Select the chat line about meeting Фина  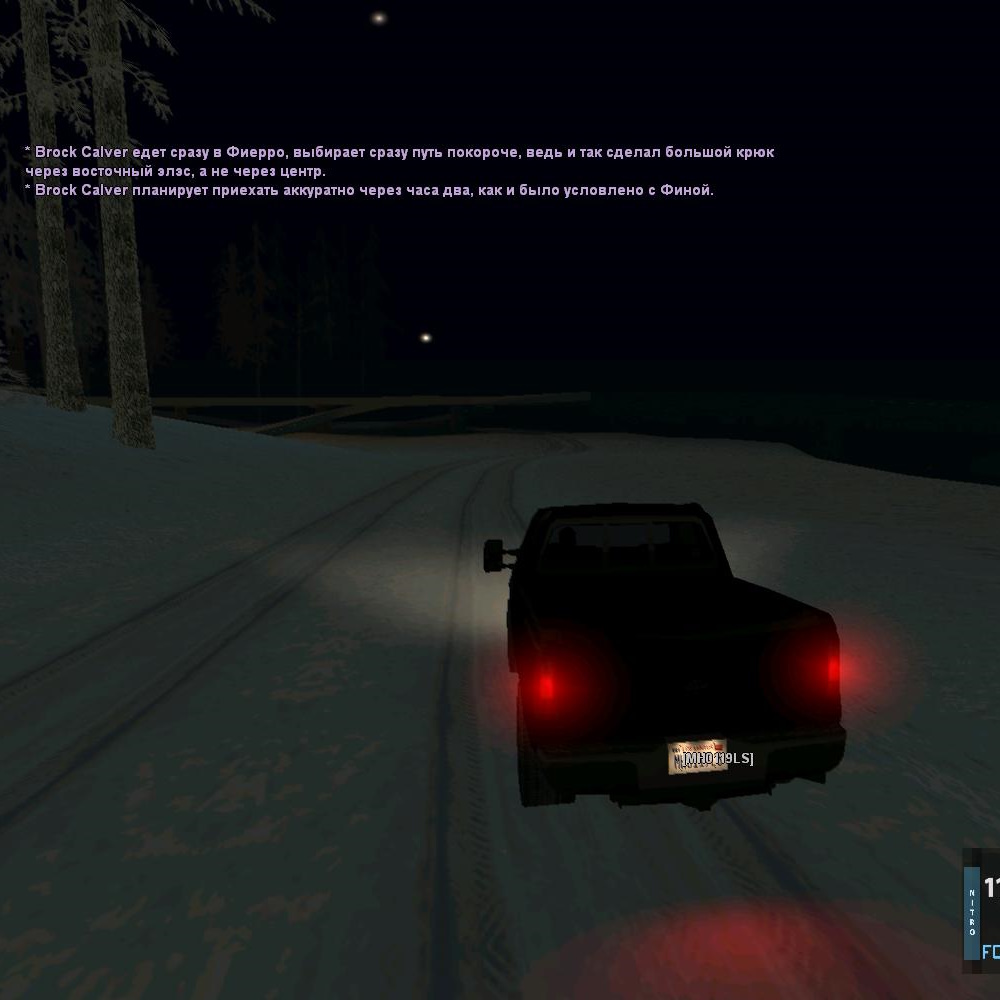click(370, 190)
